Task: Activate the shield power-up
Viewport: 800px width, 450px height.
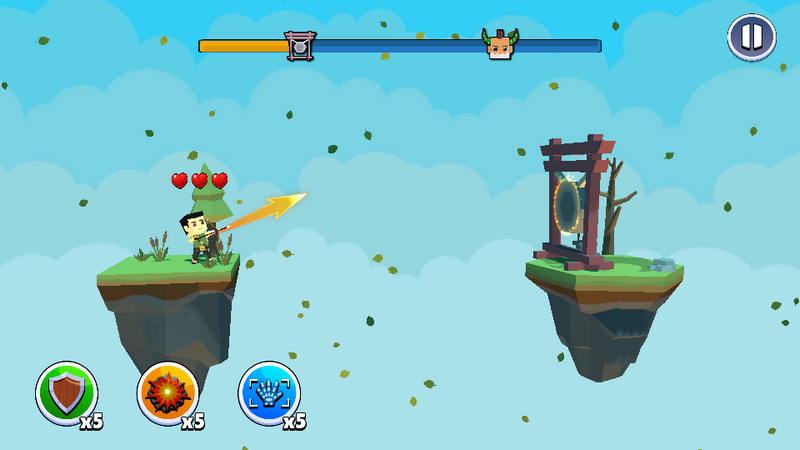Action: click(x=67, y=392)
